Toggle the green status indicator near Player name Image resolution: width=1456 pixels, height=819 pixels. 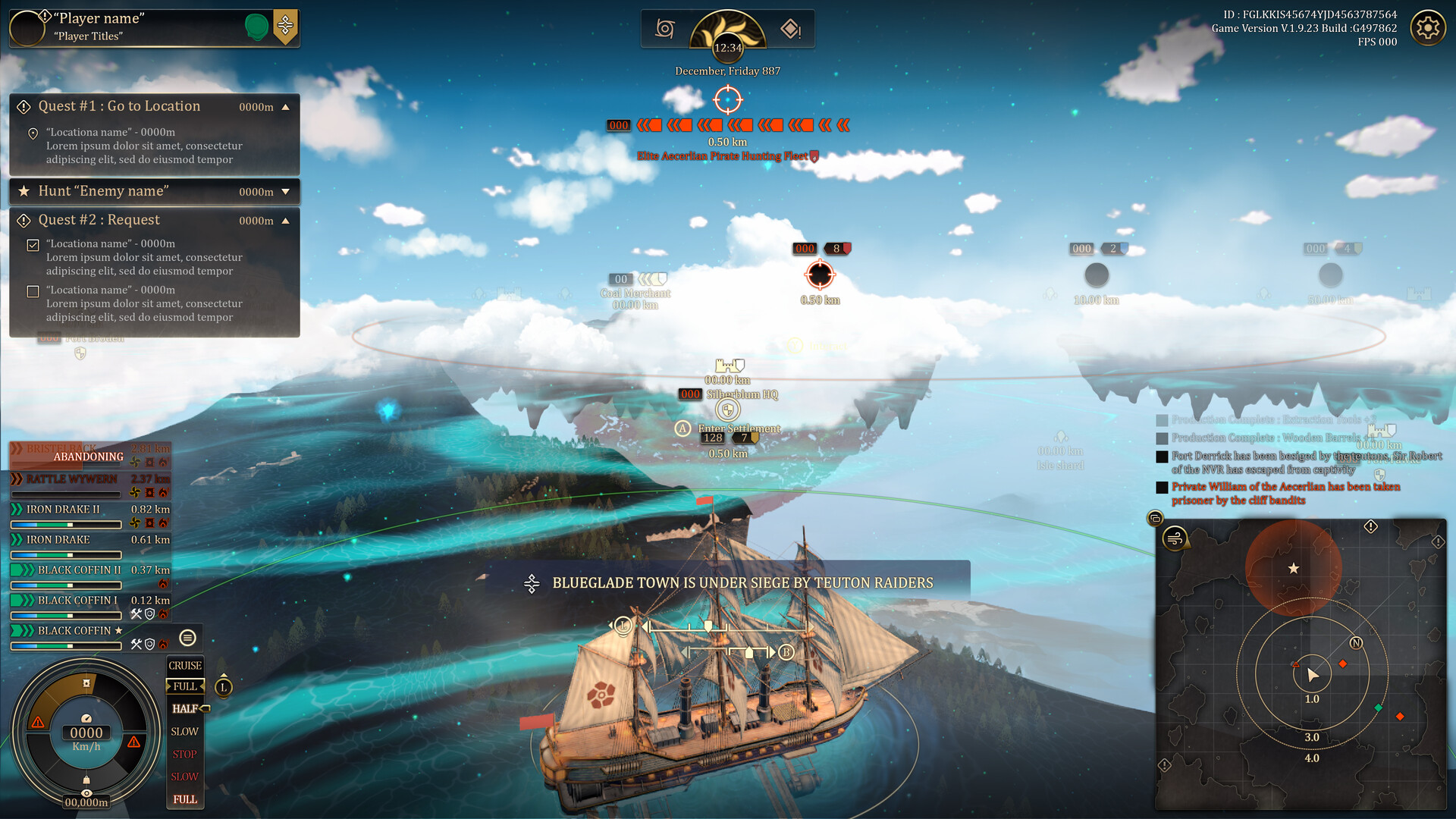pyautogui.click(x=256, y=25)
